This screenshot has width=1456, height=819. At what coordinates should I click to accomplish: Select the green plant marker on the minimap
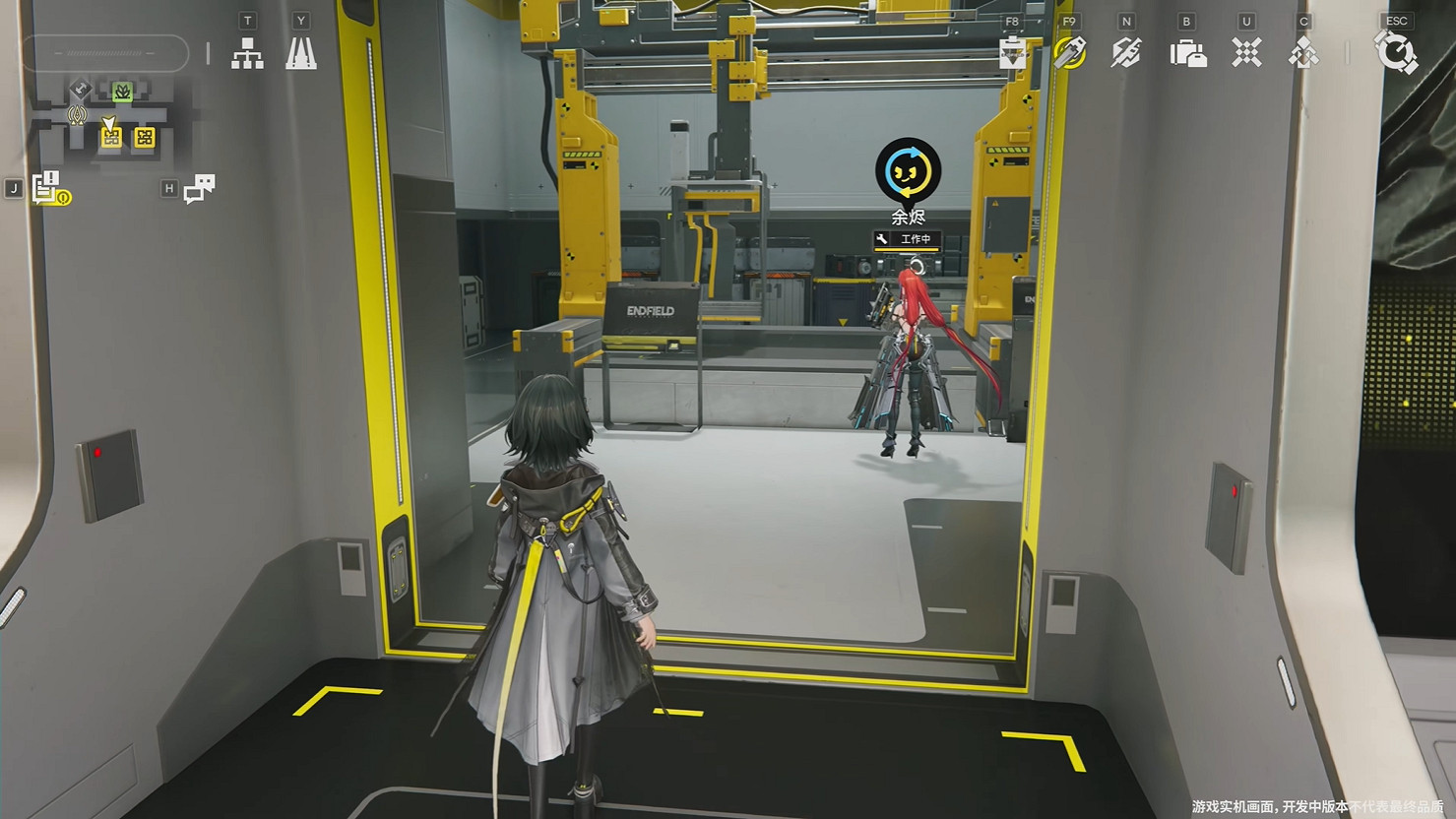point(122,92)
